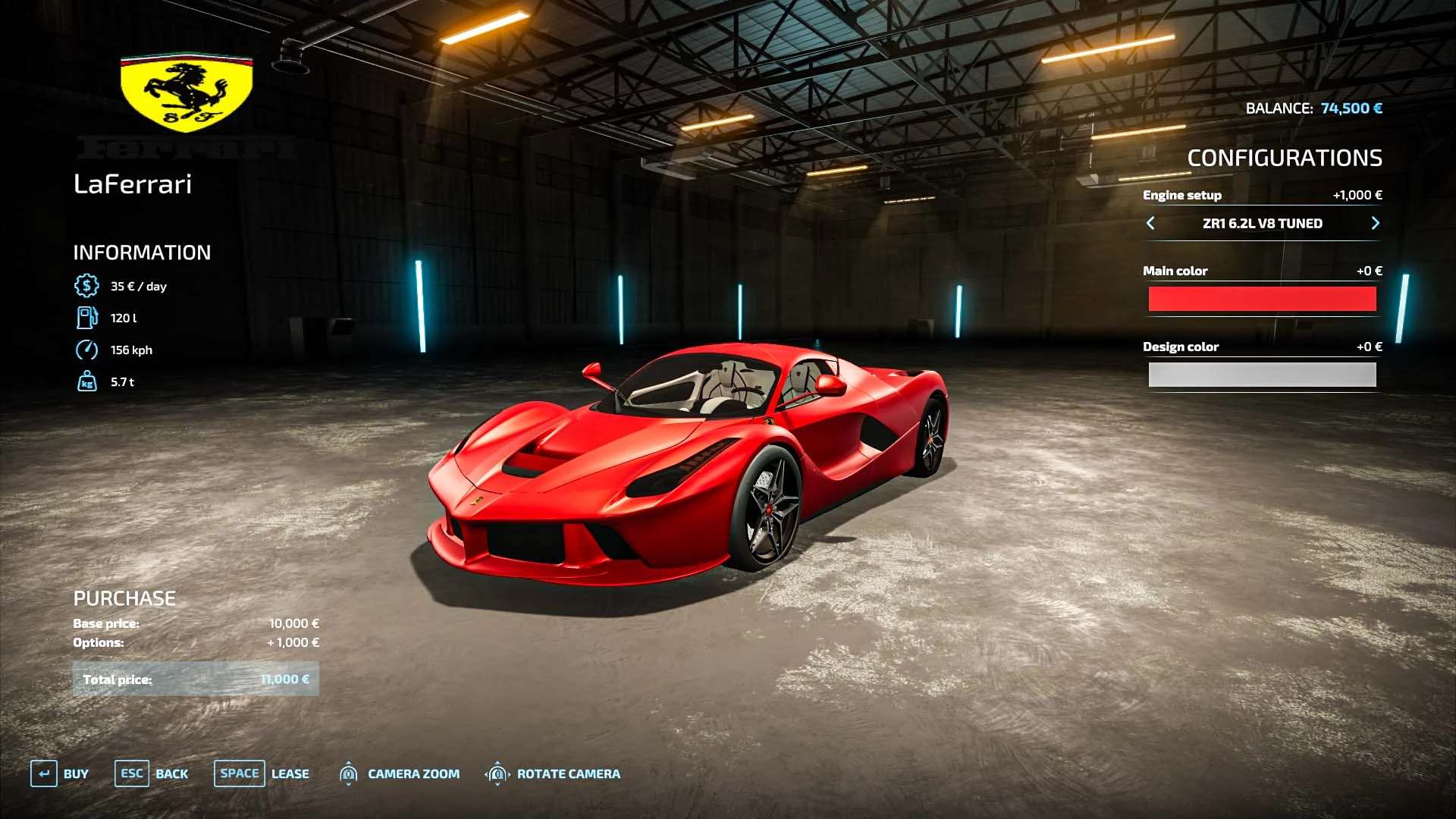This screenshot has height=819, width=1456.
Task: Go back with the Back button
Action: pos(152,773)
